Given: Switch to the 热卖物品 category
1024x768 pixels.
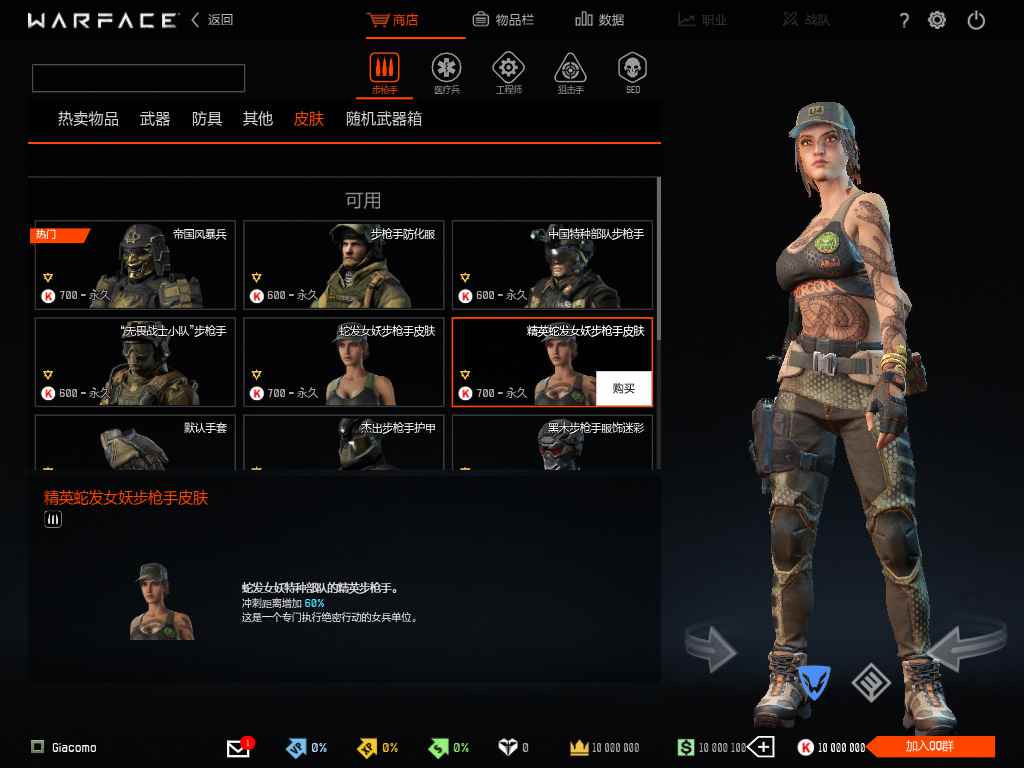Looking at the screenshot, I should point(88,119).
